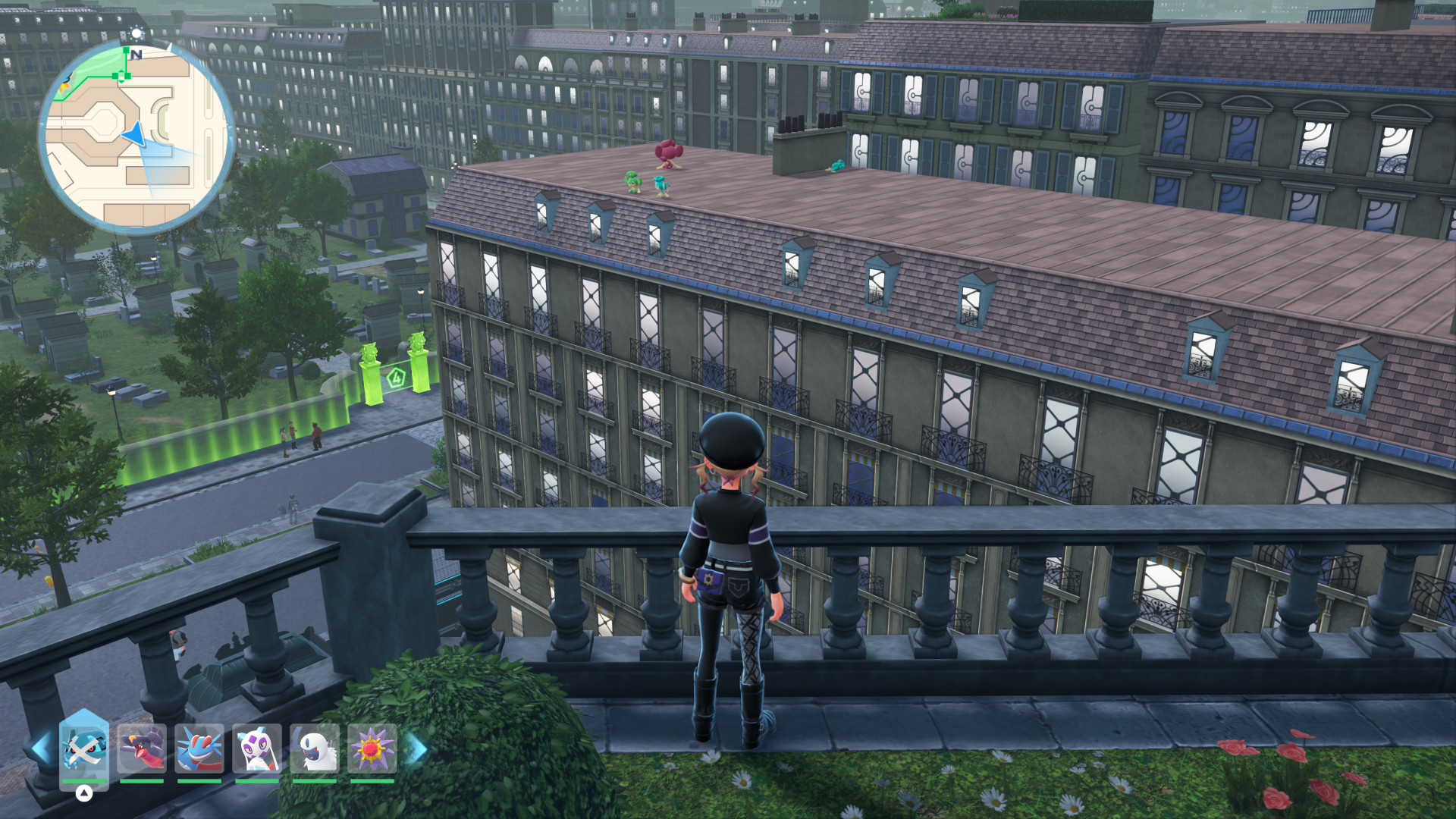Viewport: 1456px width, 819px height.
Task: Open the circular minimap
Action: (136, 136)
